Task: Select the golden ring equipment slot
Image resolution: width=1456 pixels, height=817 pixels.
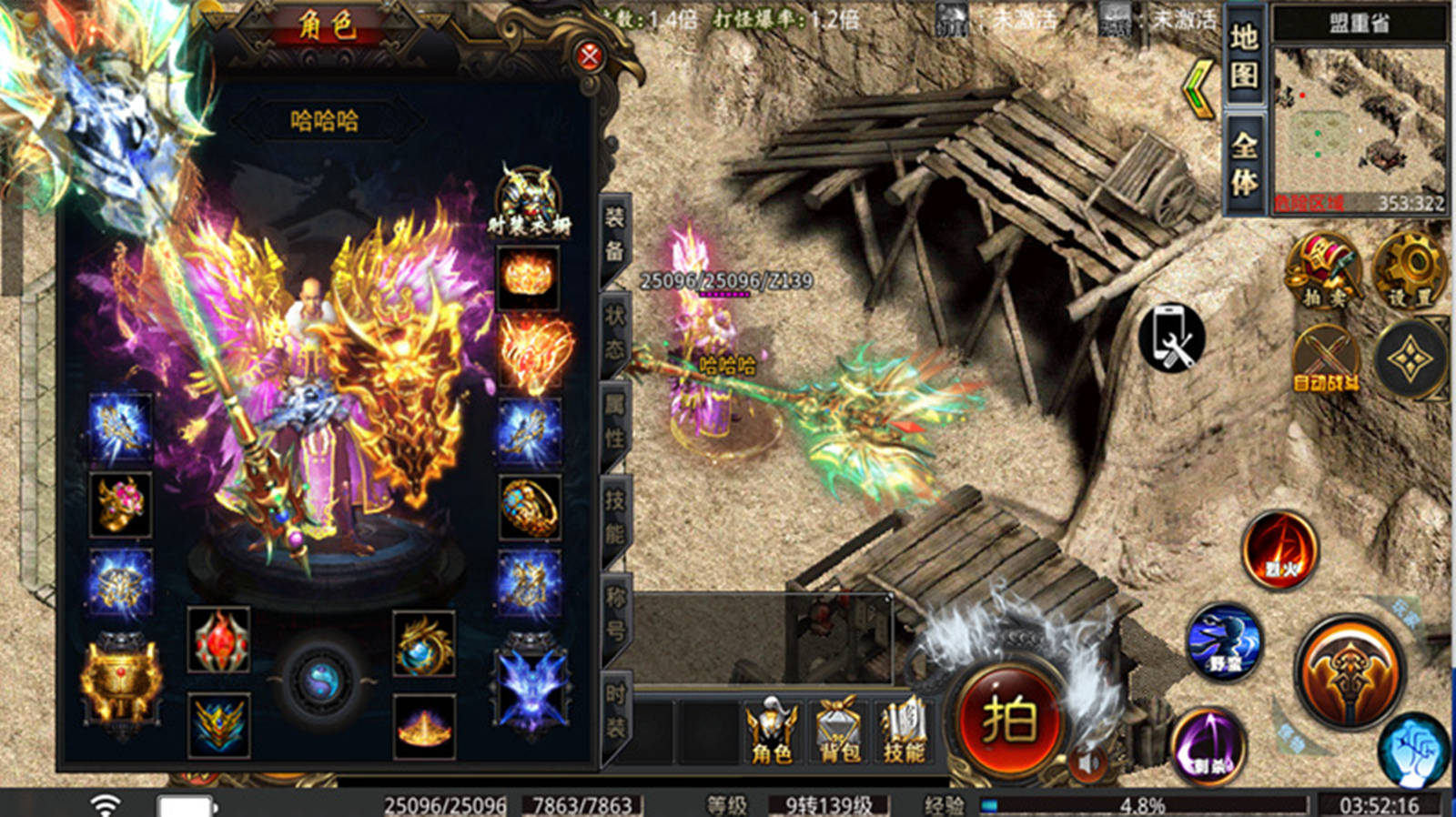Action: 530,507
